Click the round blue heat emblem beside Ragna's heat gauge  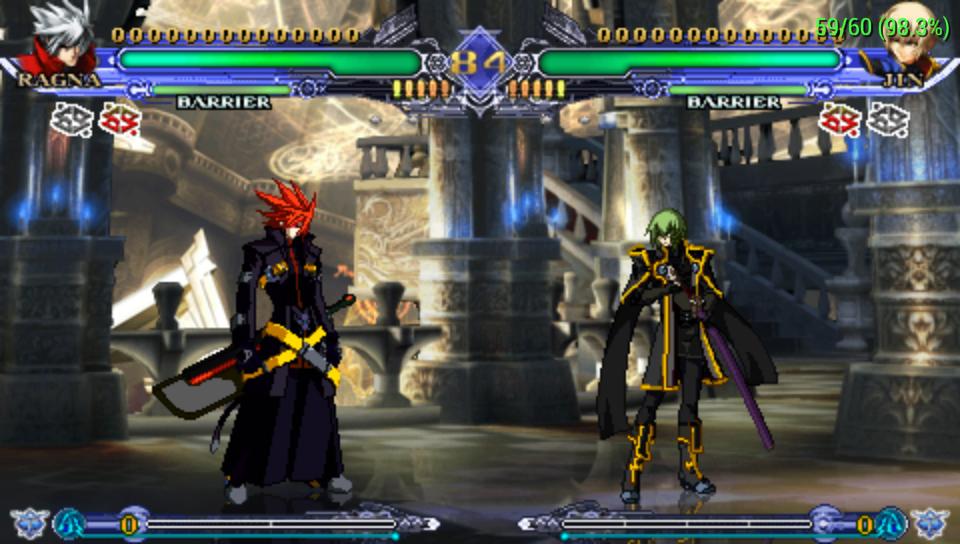pyautogui.click(x=69, y=523)
